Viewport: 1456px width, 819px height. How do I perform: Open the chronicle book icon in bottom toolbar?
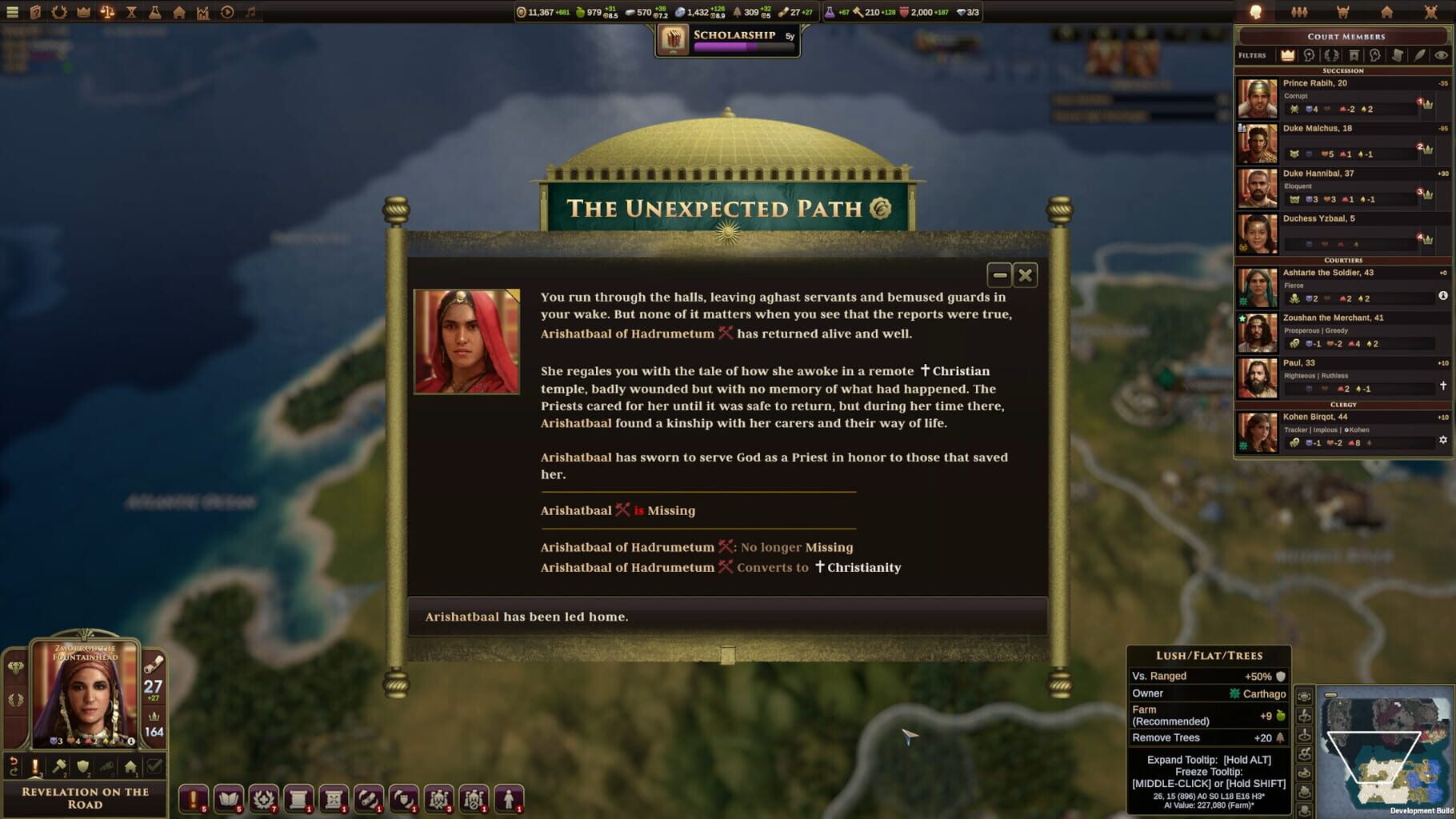click(228, 798)
